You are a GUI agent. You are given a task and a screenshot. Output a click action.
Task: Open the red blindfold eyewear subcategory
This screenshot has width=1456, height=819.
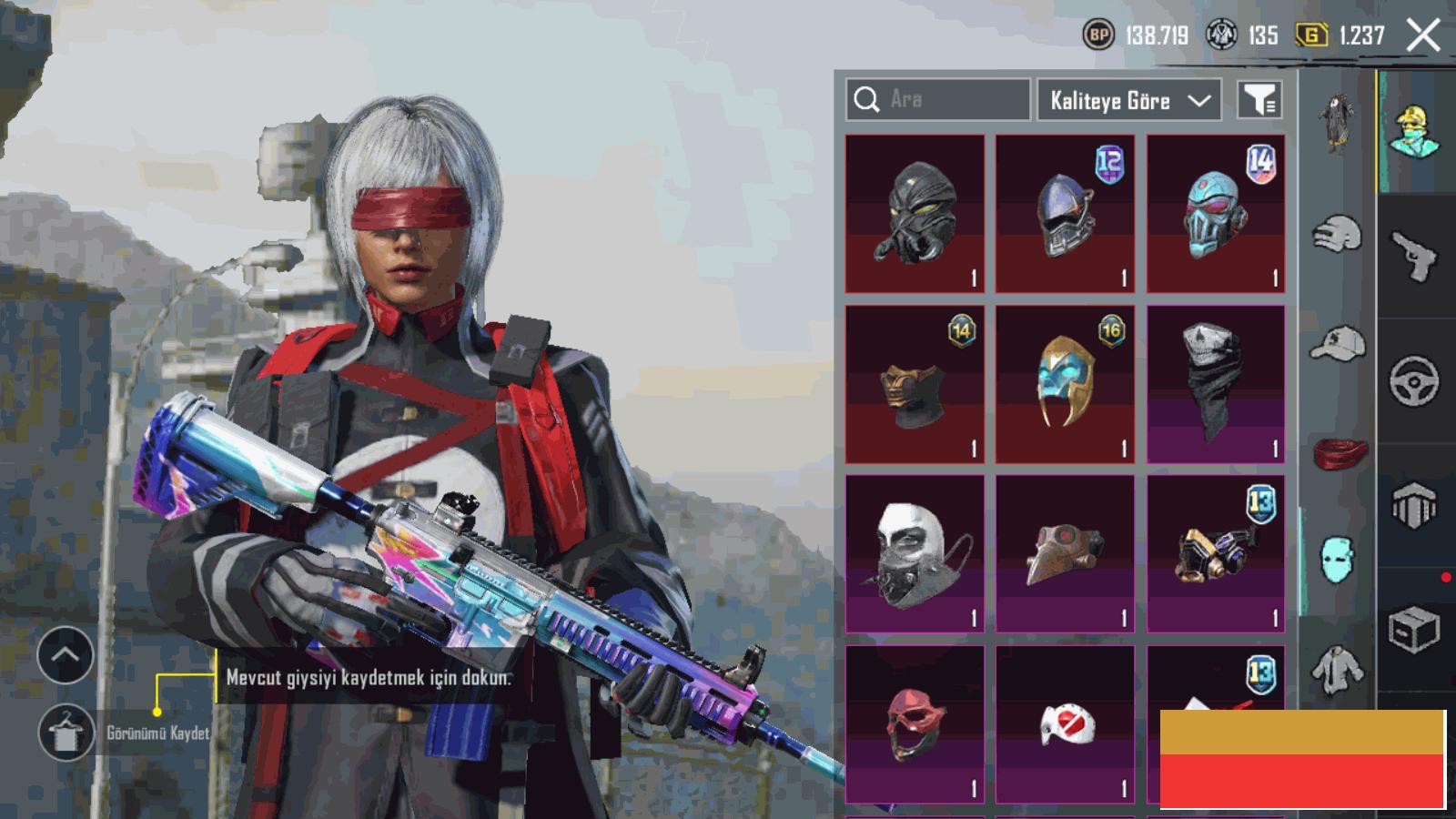[1340, 451]
